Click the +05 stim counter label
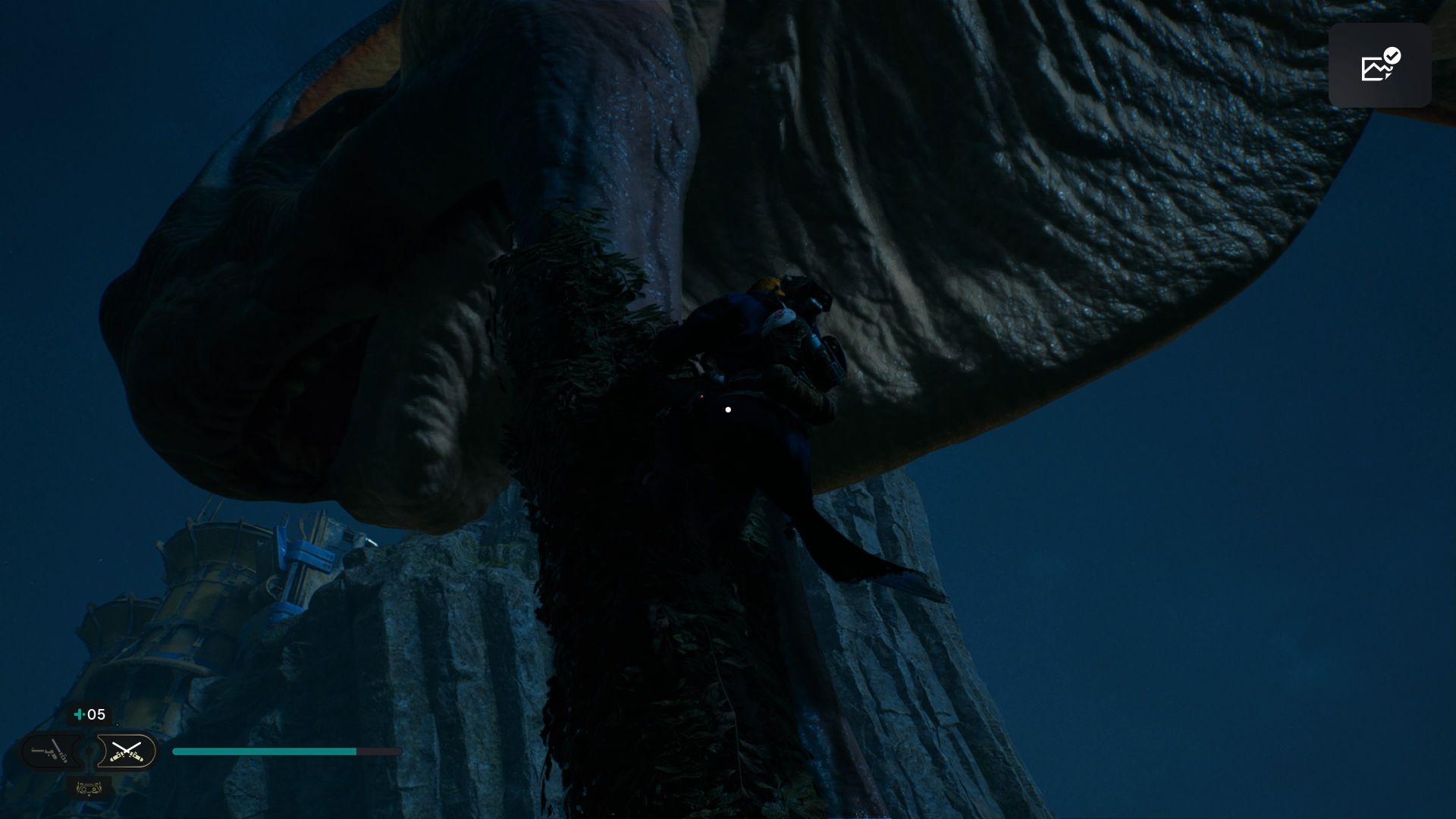 tap(95, 714)
